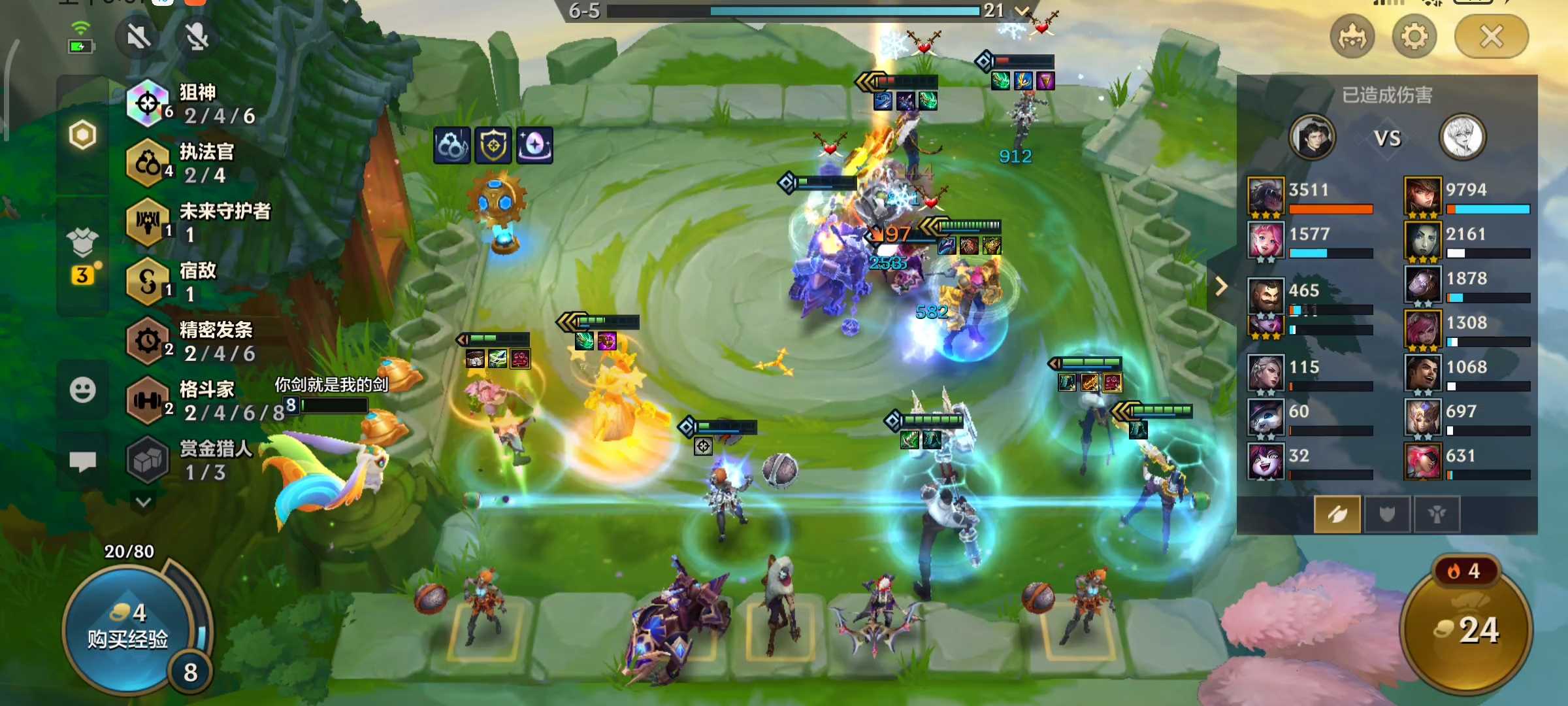Expand the trait list down arrow
The width and height of the screenshot is (1568, 706).
tap(144, 502)
